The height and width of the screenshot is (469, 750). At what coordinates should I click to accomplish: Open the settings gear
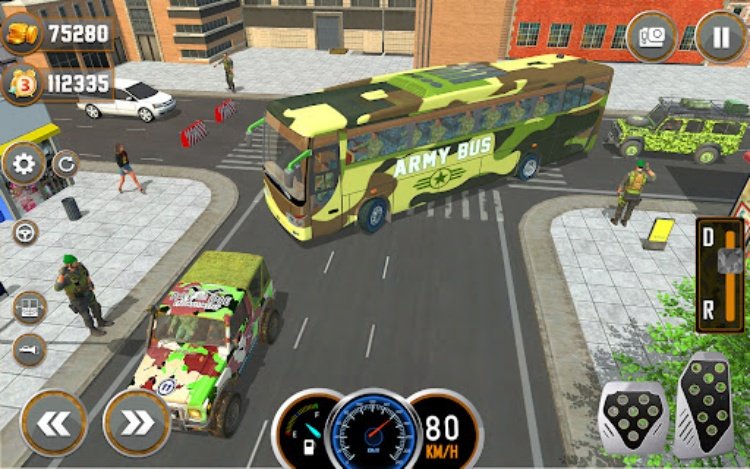(x=22, y=163)
